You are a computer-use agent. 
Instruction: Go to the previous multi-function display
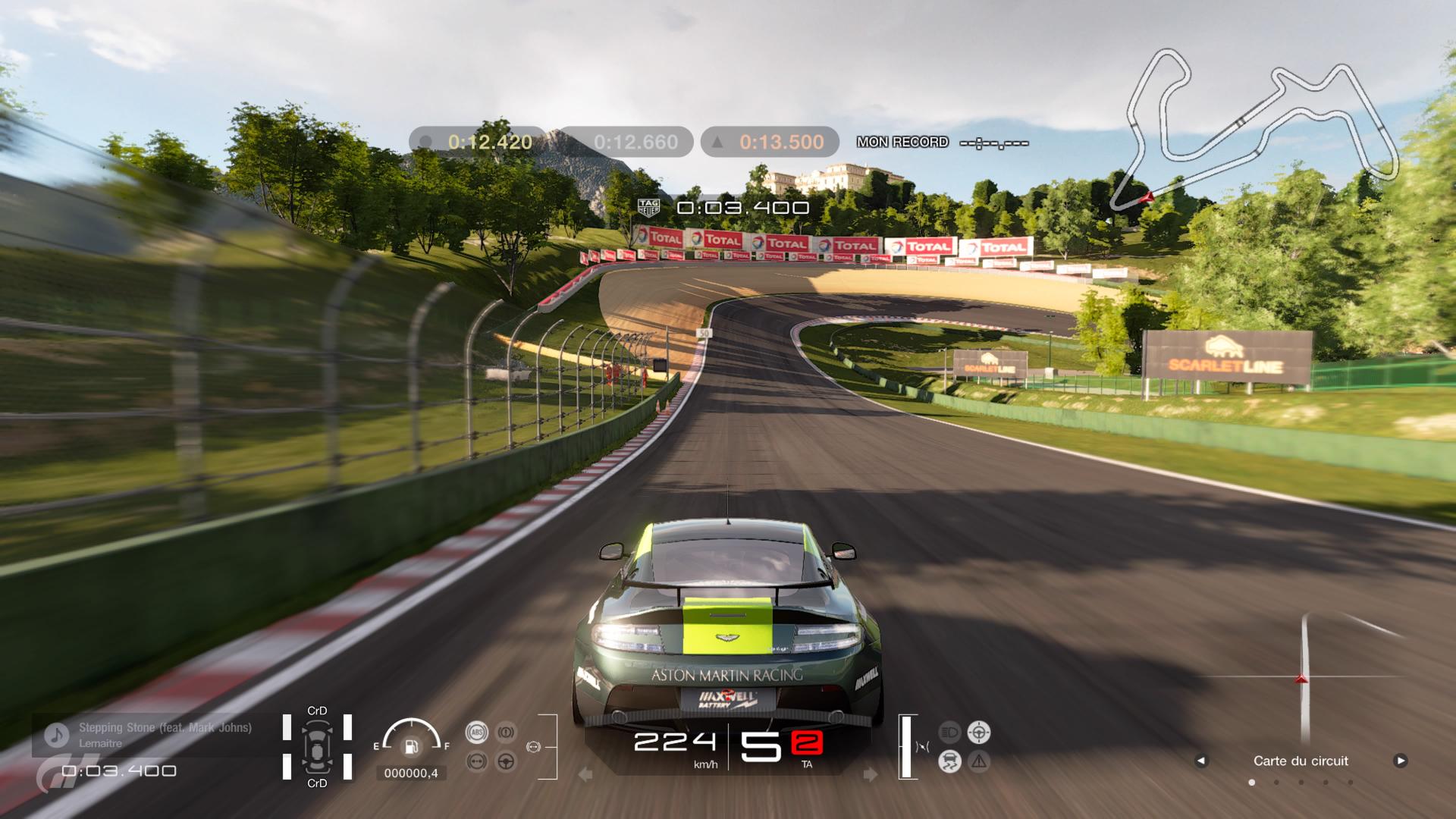pyautogui.click(x=1200, y=761)
